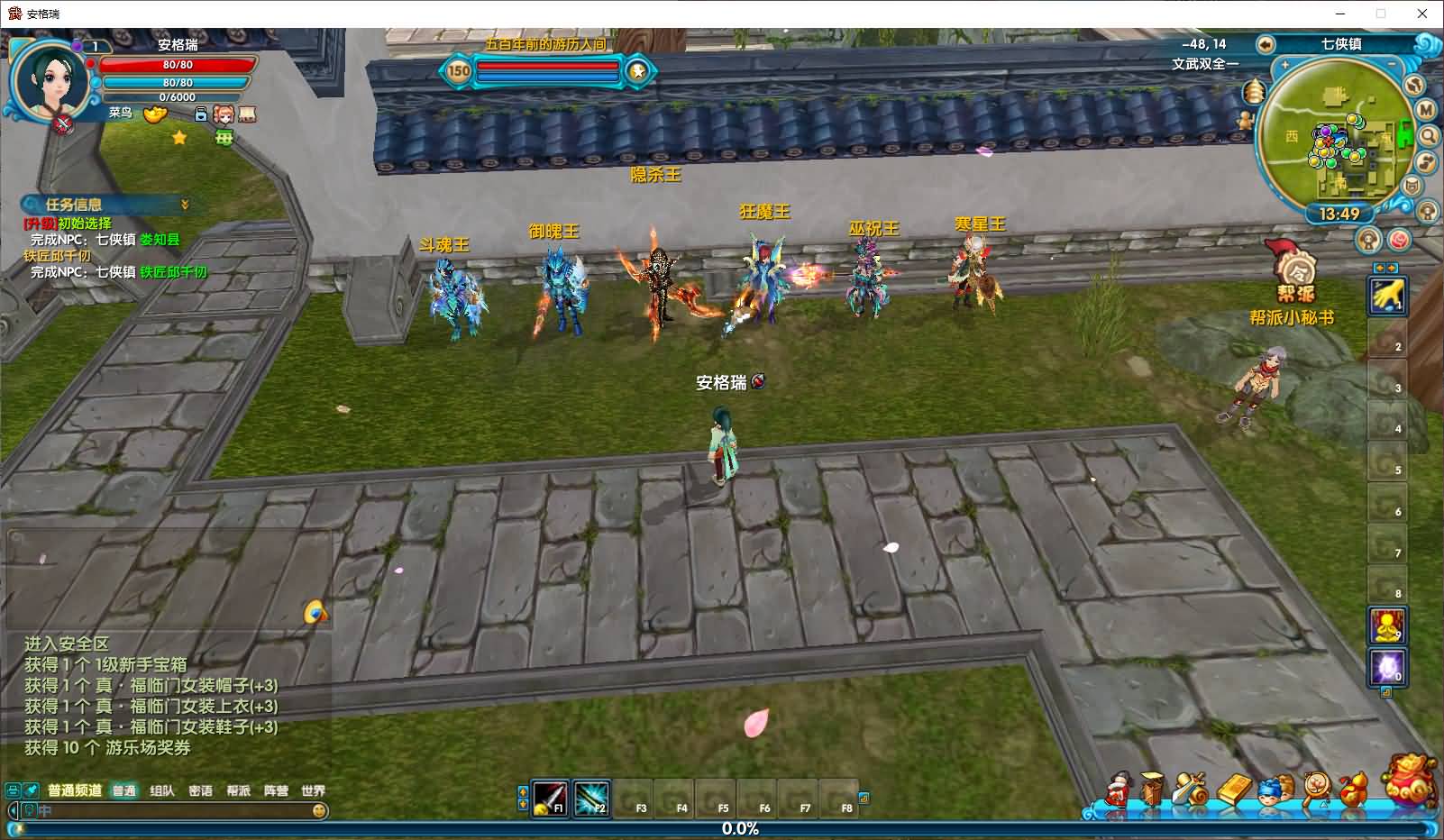Use the F2 blue slash skill
The image size is (1444, 840).
click(x=591, y=798)
